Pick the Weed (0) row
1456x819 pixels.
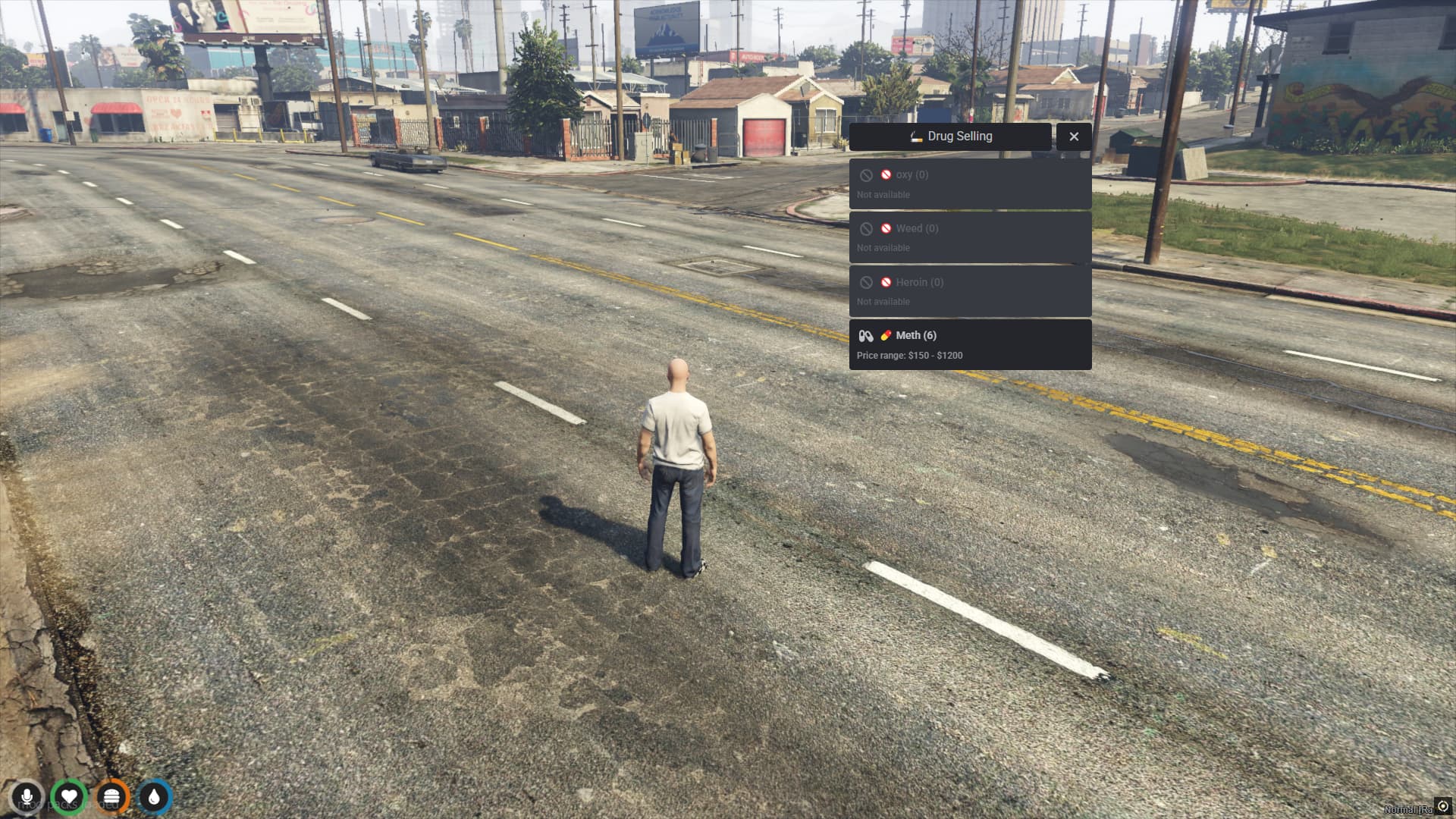point(970,238)
